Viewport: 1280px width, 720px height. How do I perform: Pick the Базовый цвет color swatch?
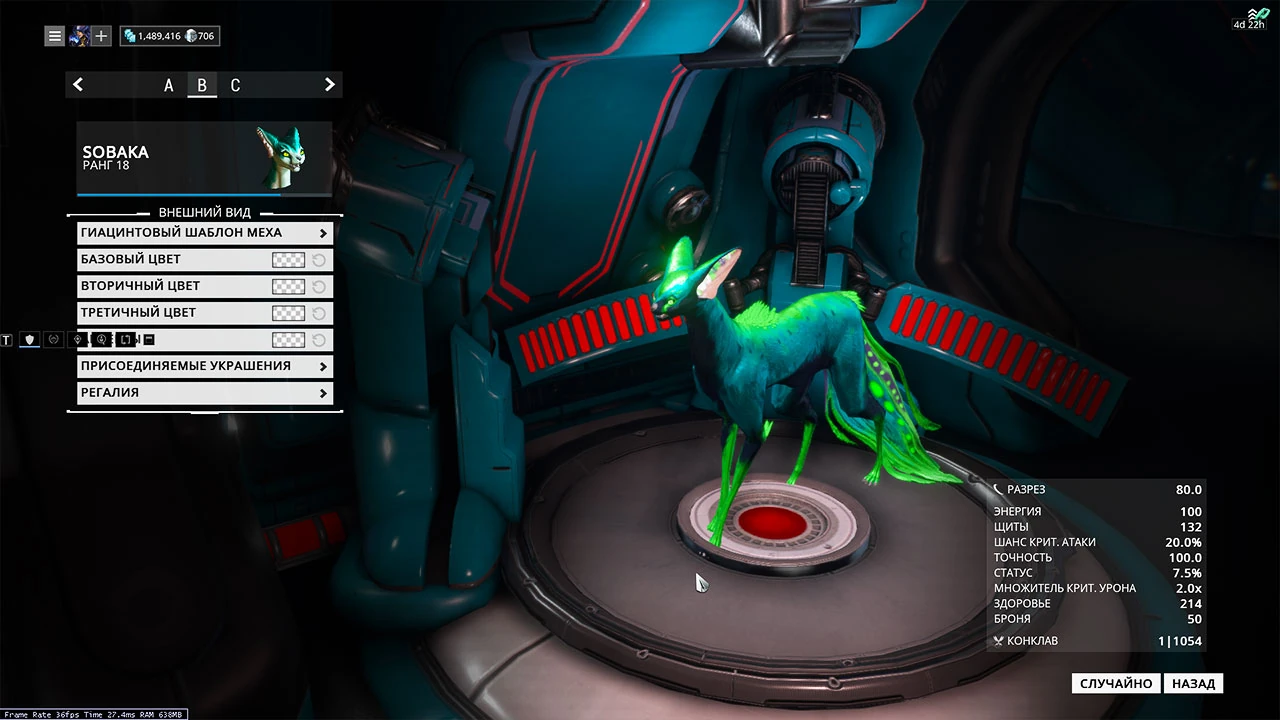[x=288, y=260]
